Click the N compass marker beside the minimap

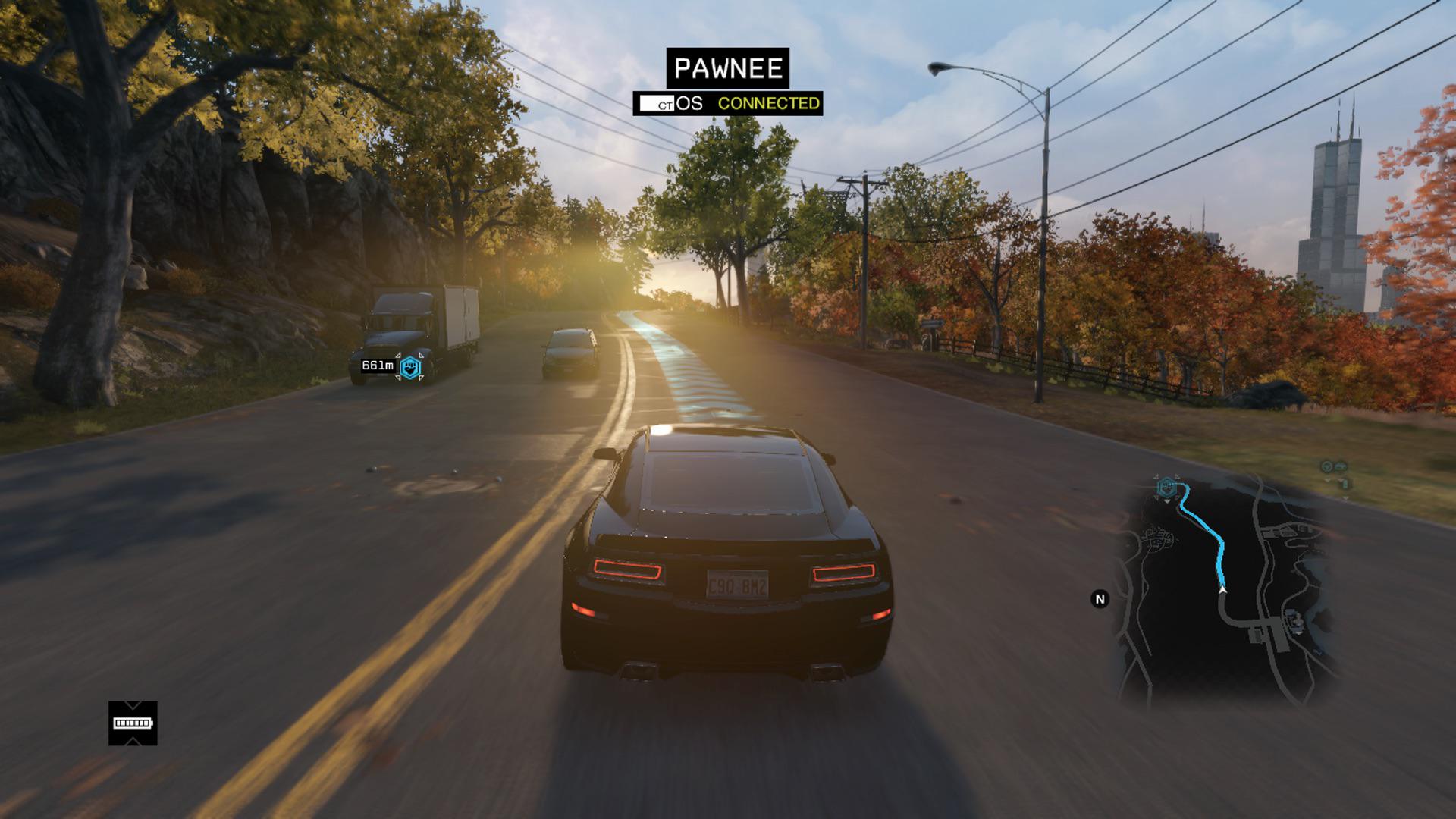coord(1100,599)
